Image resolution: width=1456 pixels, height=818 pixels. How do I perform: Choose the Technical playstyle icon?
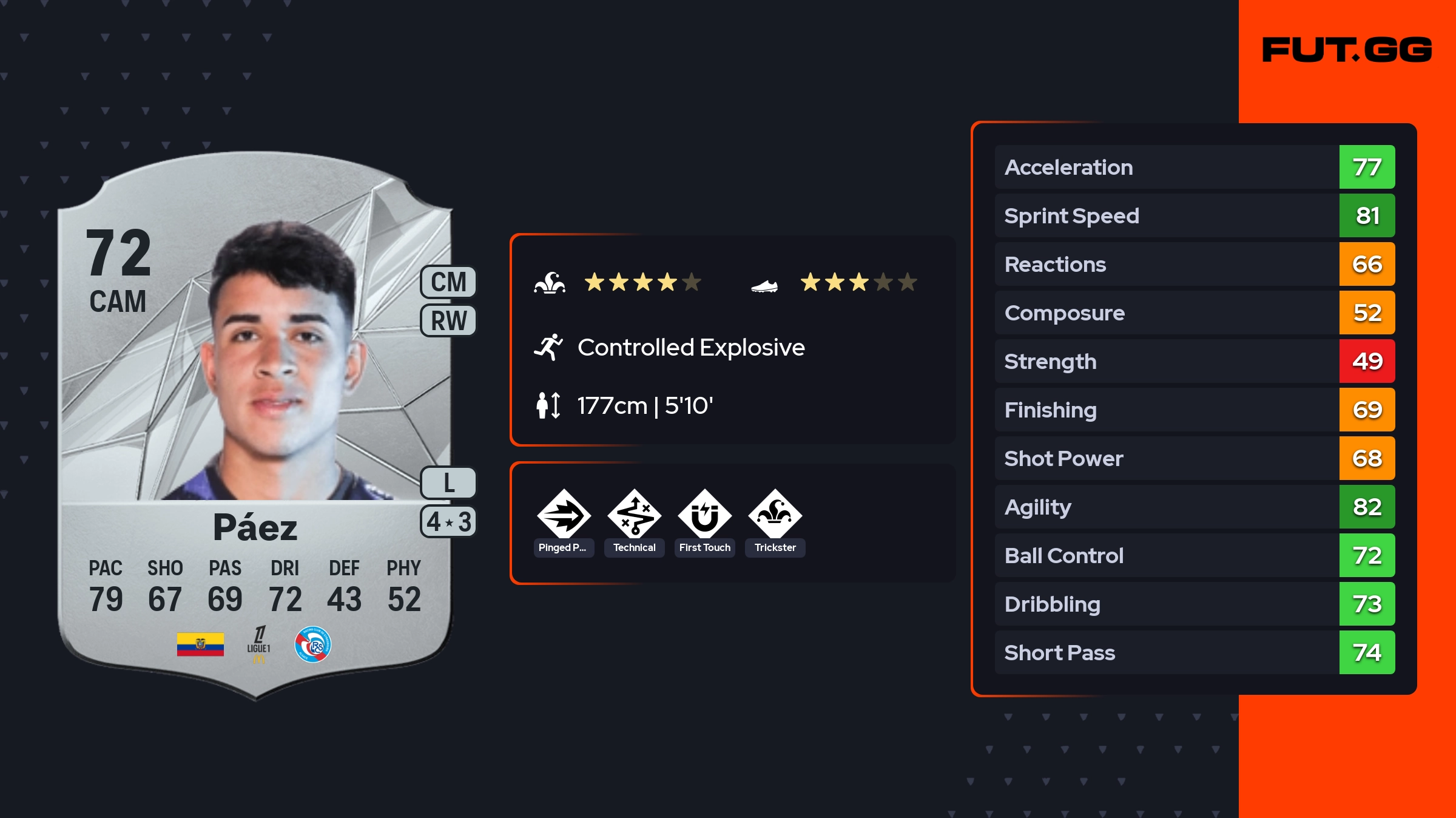pos(634,515)
